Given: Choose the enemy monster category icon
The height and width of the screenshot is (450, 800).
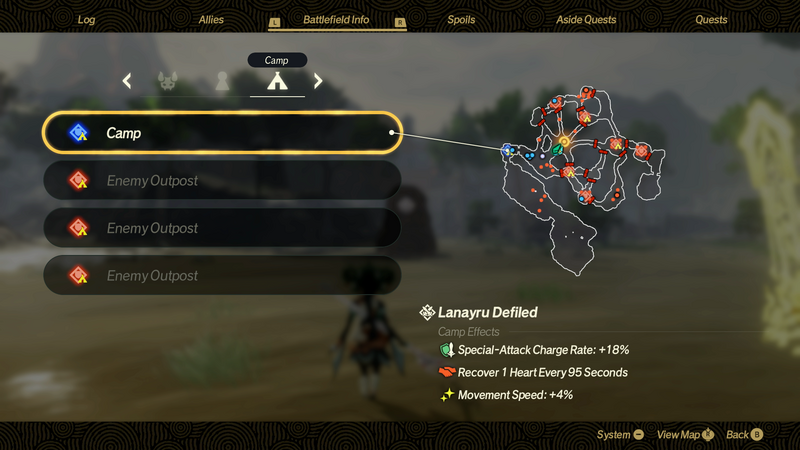Looking at the screenshot, I should 168,81.
